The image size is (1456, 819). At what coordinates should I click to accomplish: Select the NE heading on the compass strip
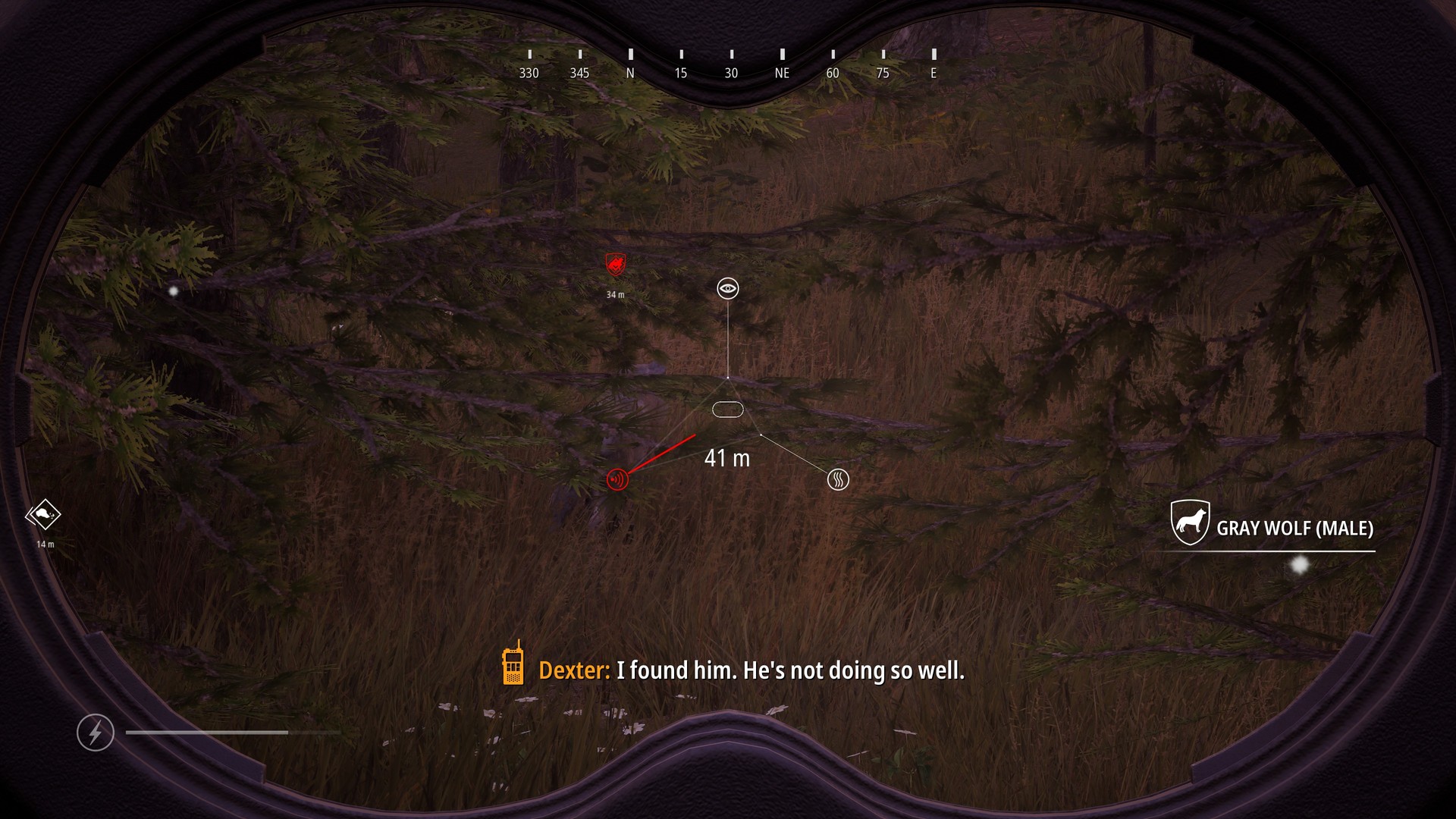pos(781,72)
